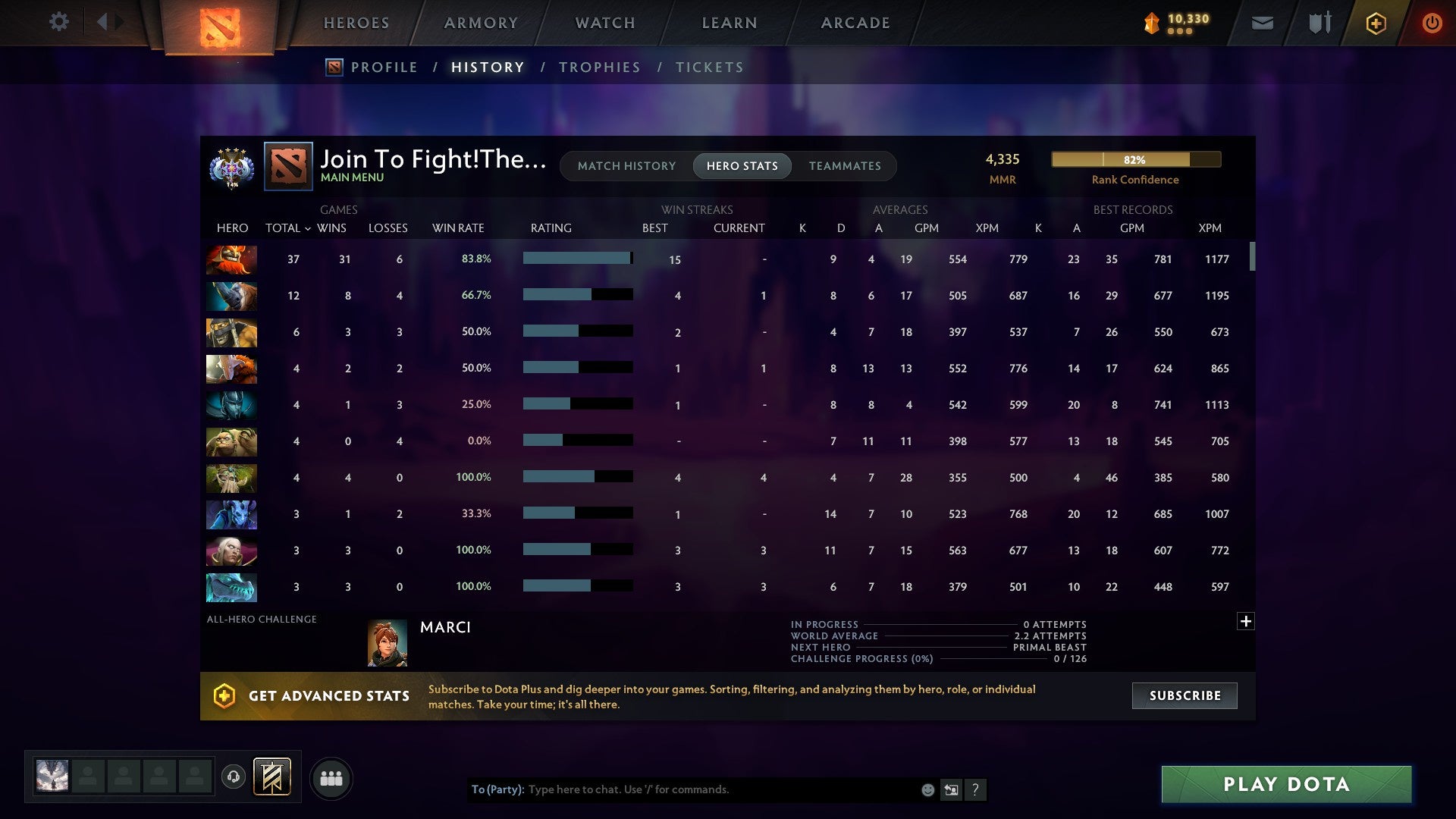The height and width of the screenshot is (819, 1456).
Task: Click the Rank Confidence progress bar
Action: pyautogui.click(x=1136, y=159)
